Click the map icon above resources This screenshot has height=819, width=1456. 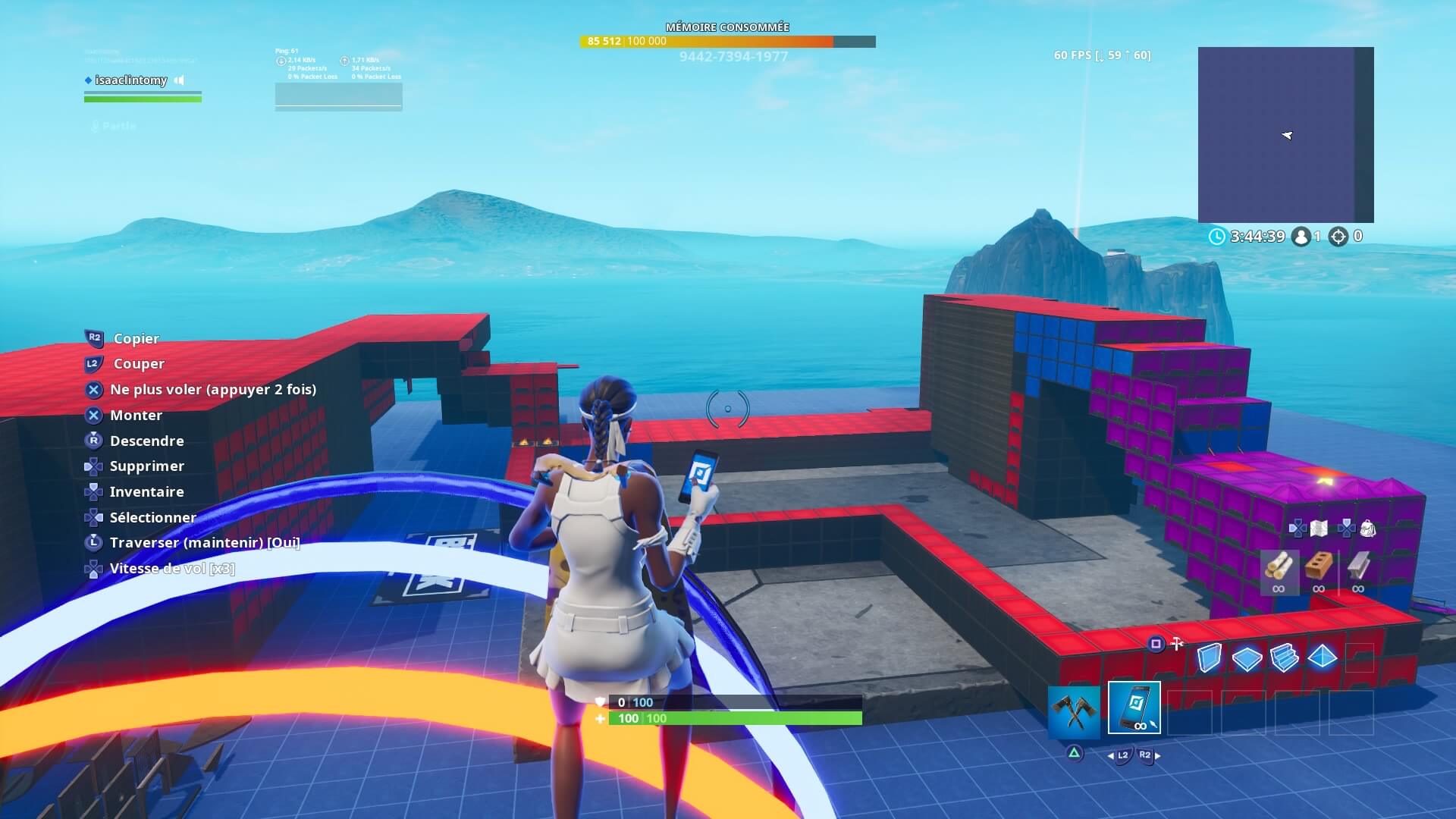pyautogui.click(x=1319, y=529)
